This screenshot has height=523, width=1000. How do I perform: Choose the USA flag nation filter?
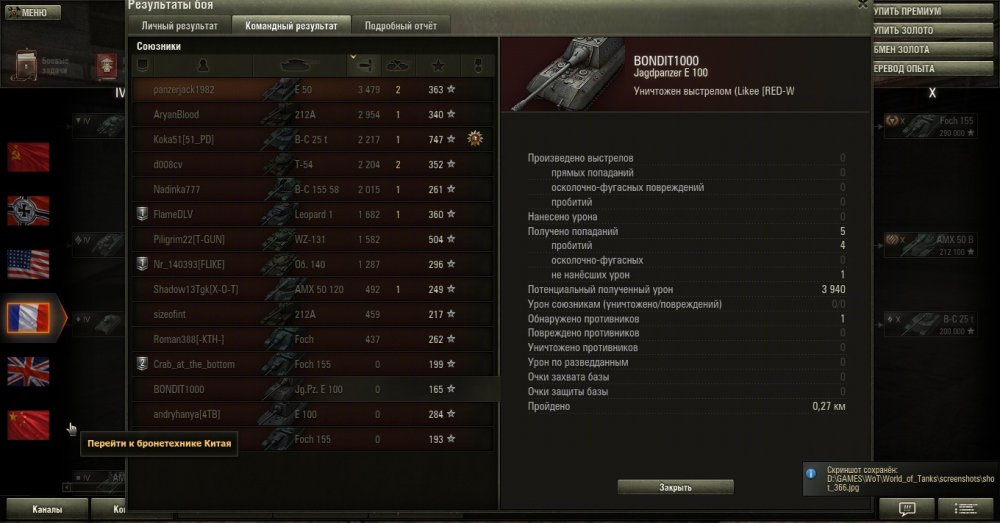[x=28, y=264]
